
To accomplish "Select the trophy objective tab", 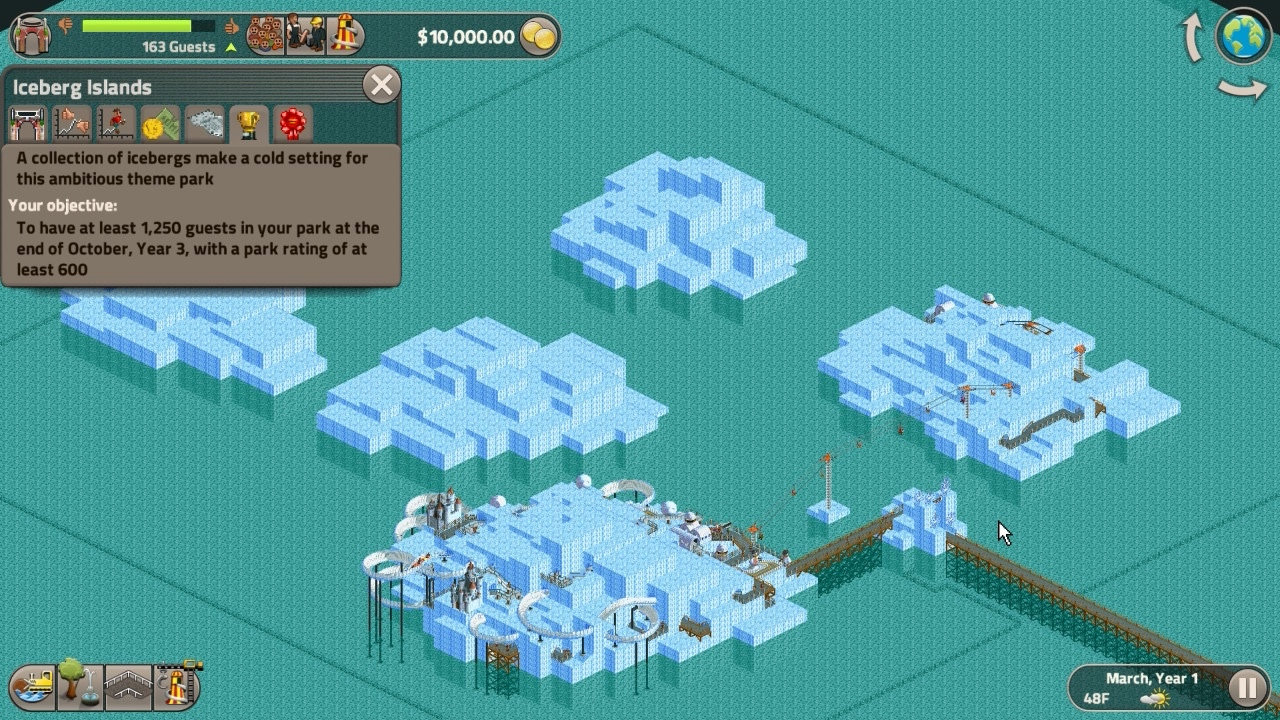I will pyautogui.click(x=249, y=124).
